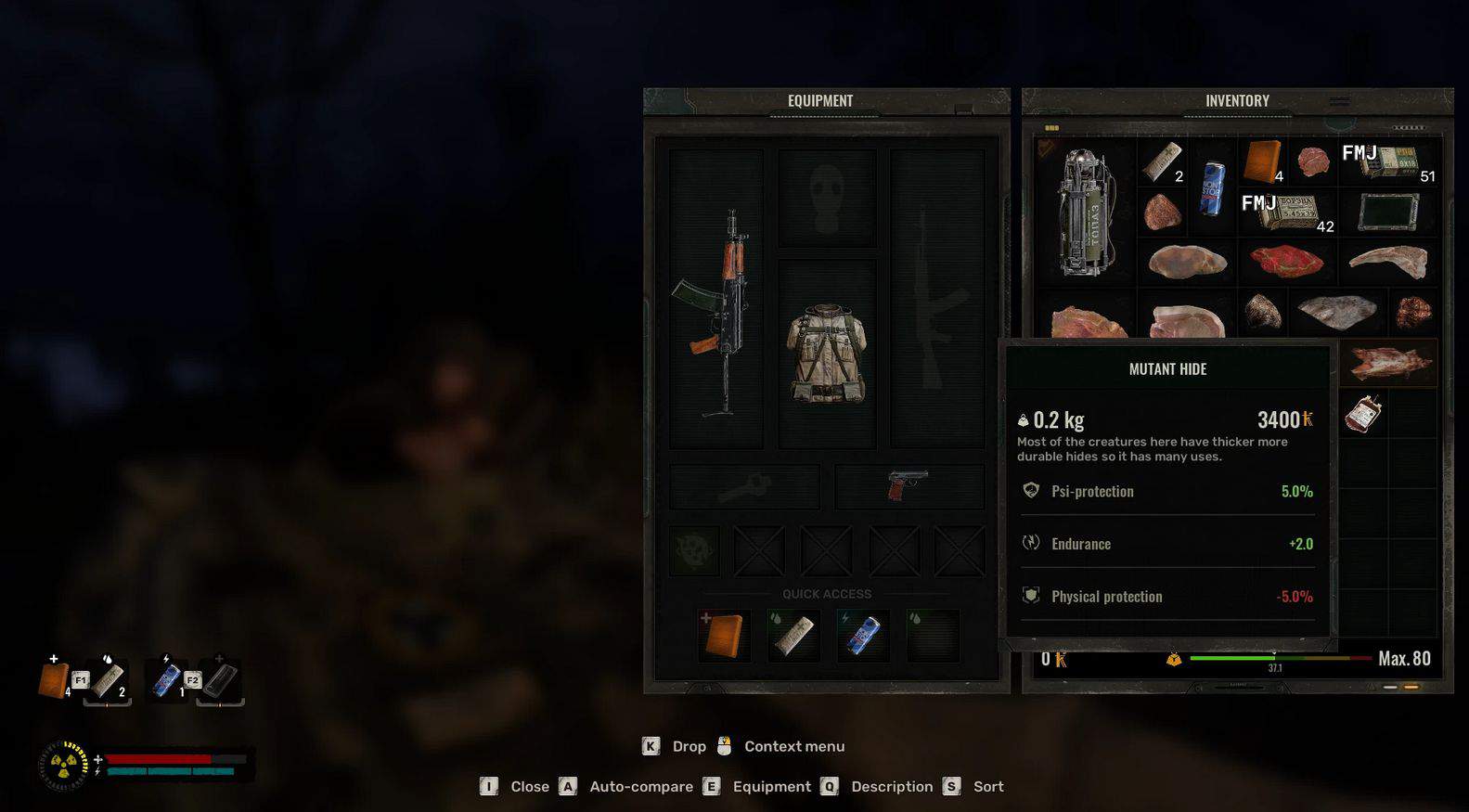Choose the bread quick access slot

click(724, 635)
